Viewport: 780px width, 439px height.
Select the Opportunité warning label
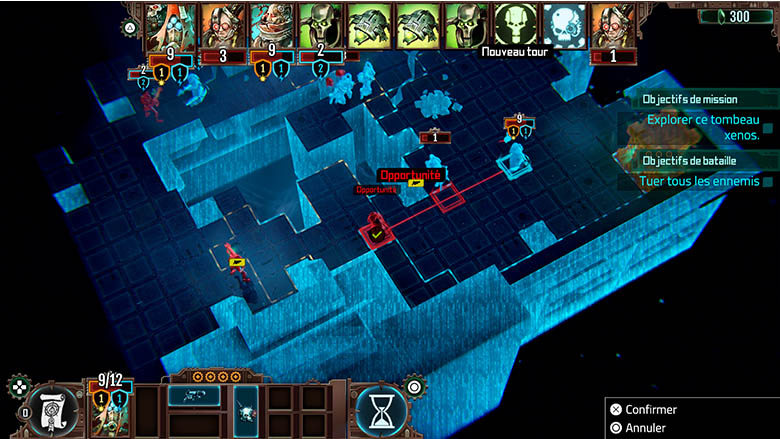409,175
